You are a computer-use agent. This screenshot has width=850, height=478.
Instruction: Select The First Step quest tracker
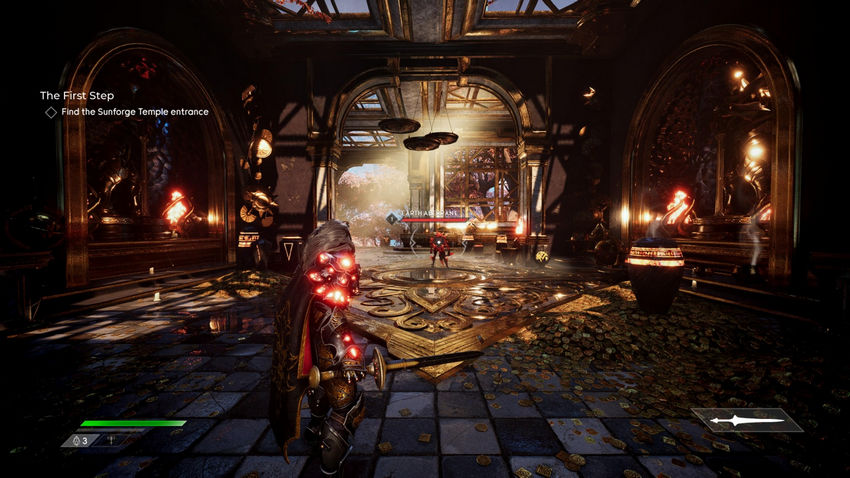(77, 95)
